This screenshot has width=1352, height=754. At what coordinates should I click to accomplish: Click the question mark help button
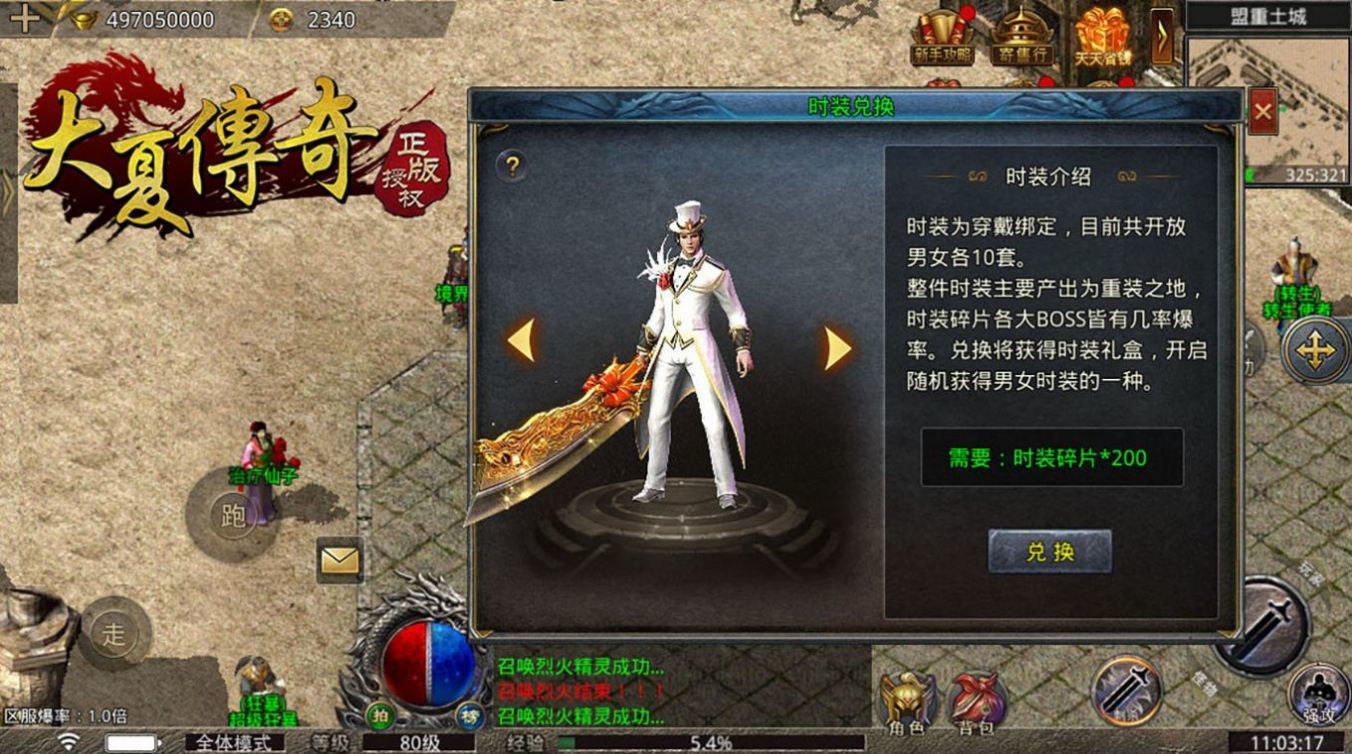514,165
